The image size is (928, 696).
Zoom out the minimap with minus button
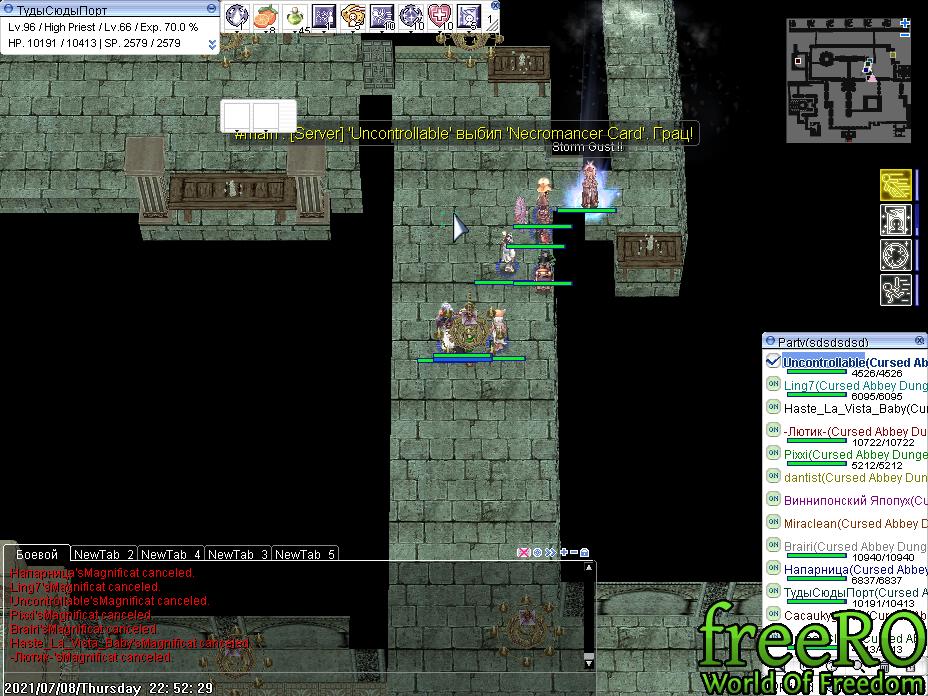pyautogui.click(x=906, y=35)
